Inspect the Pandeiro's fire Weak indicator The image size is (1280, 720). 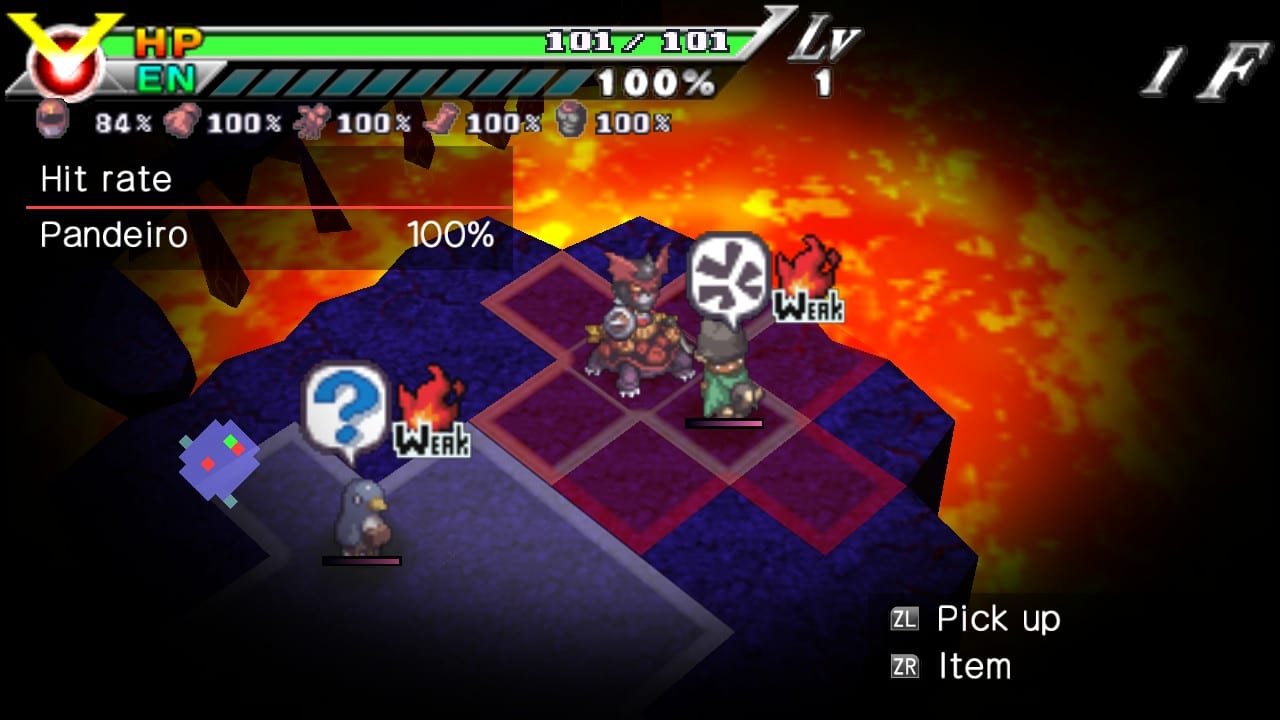point(807,280)
